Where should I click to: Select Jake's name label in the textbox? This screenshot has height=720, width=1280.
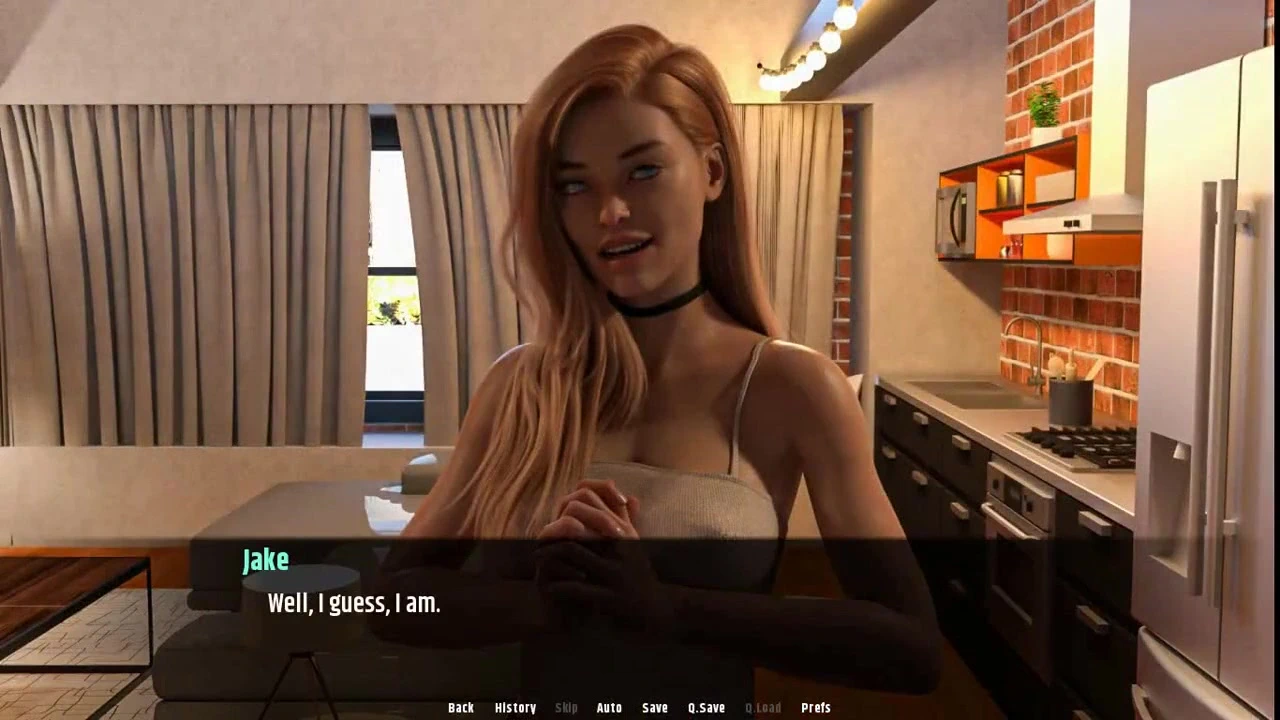click(265, 560)
